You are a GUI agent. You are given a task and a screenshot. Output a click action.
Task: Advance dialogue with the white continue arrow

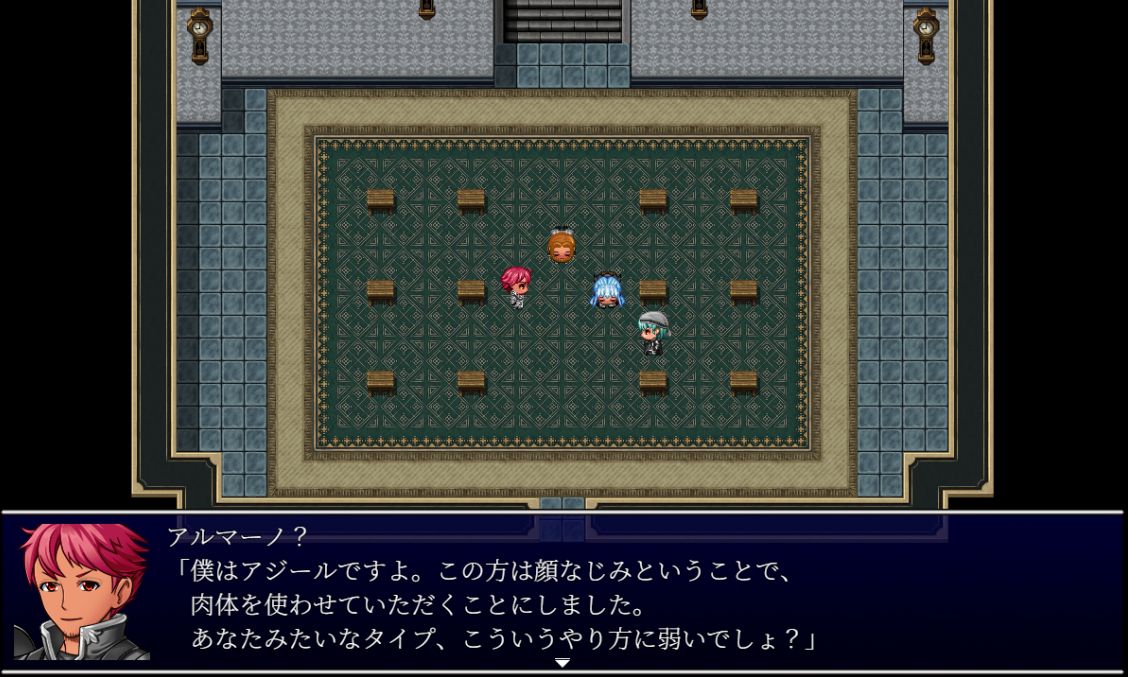562,663
